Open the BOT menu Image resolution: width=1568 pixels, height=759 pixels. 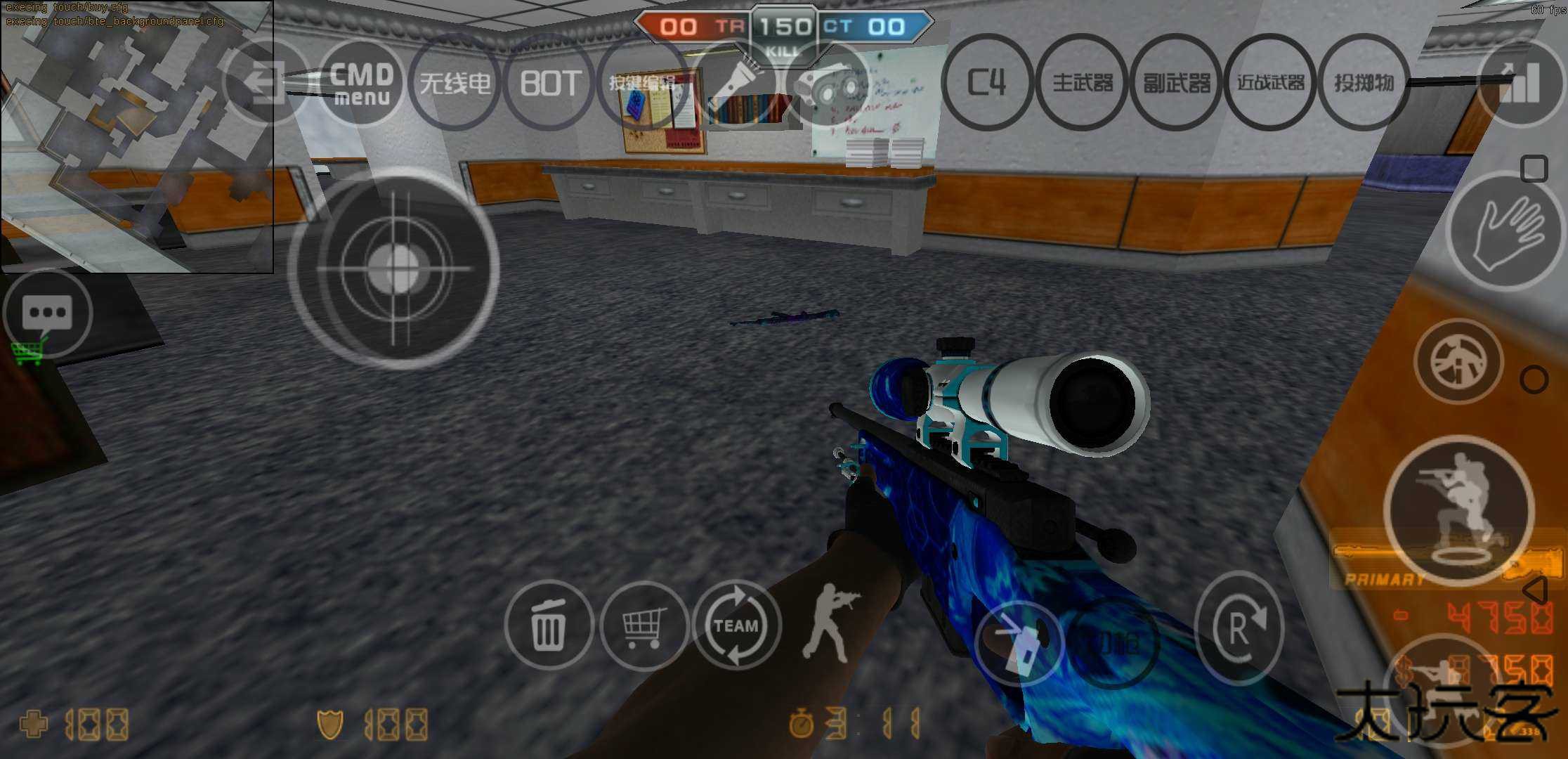(x=550, y=83)
